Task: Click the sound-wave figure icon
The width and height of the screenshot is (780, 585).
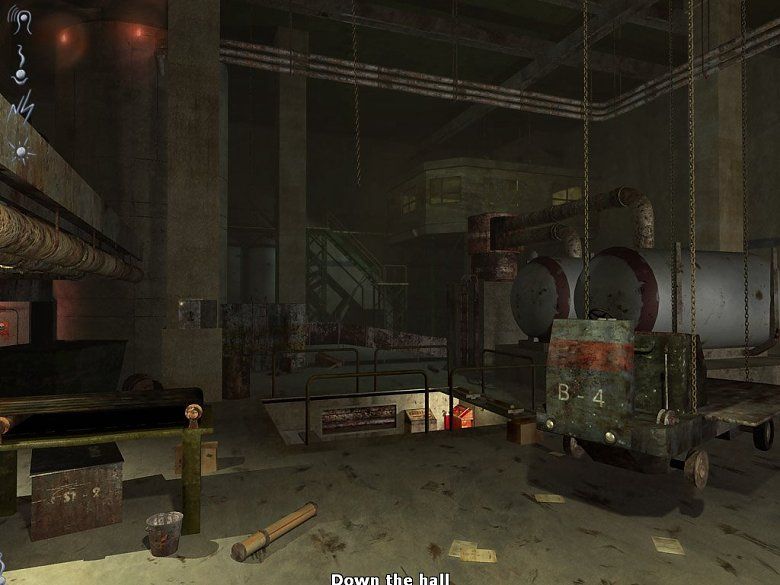Action: pyautogui.click(x=21, y=22)
